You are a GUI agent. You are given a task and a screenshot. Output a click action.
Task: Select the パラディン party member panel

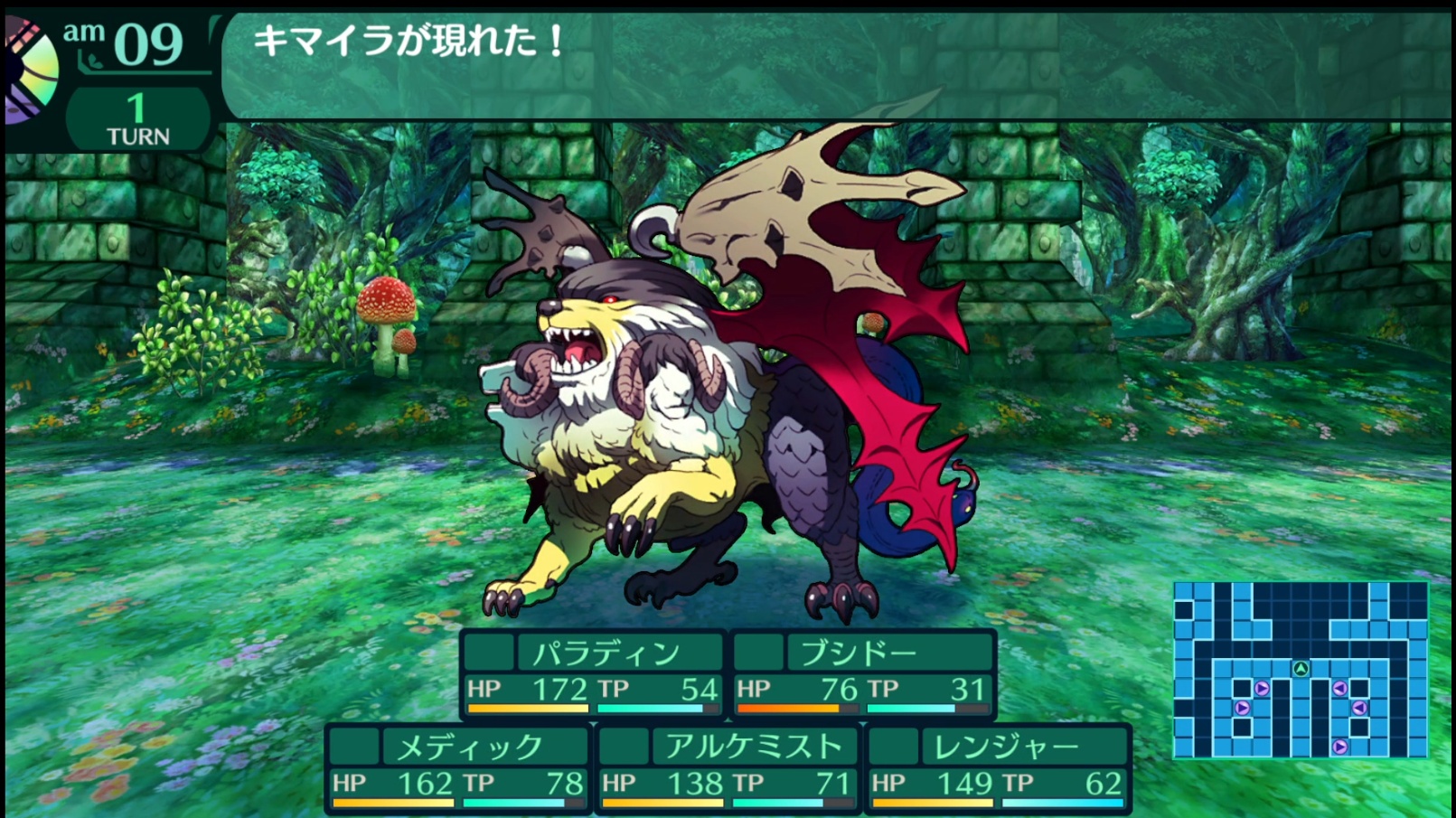593,674
